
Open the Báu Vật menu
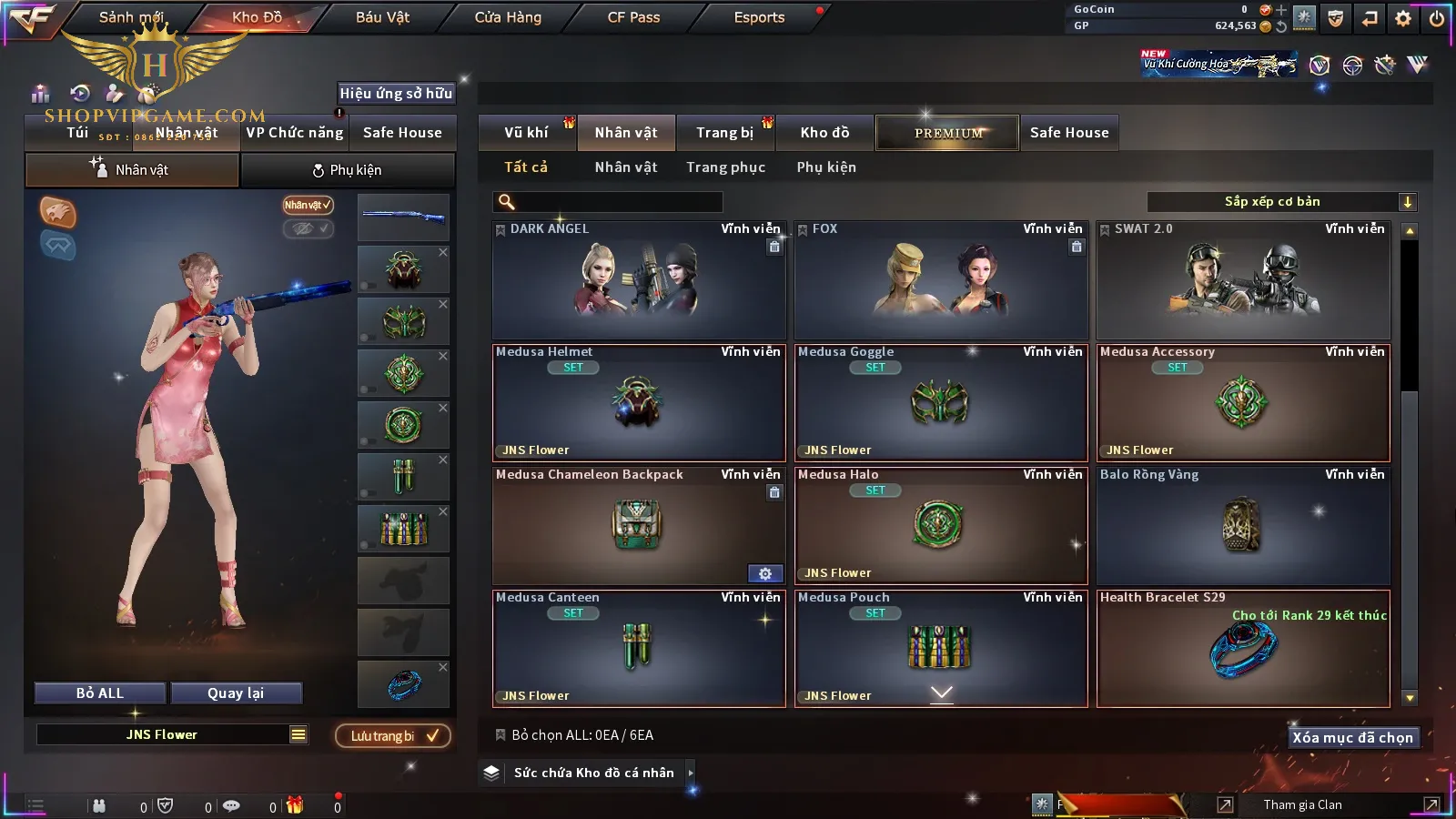(382, 17)
